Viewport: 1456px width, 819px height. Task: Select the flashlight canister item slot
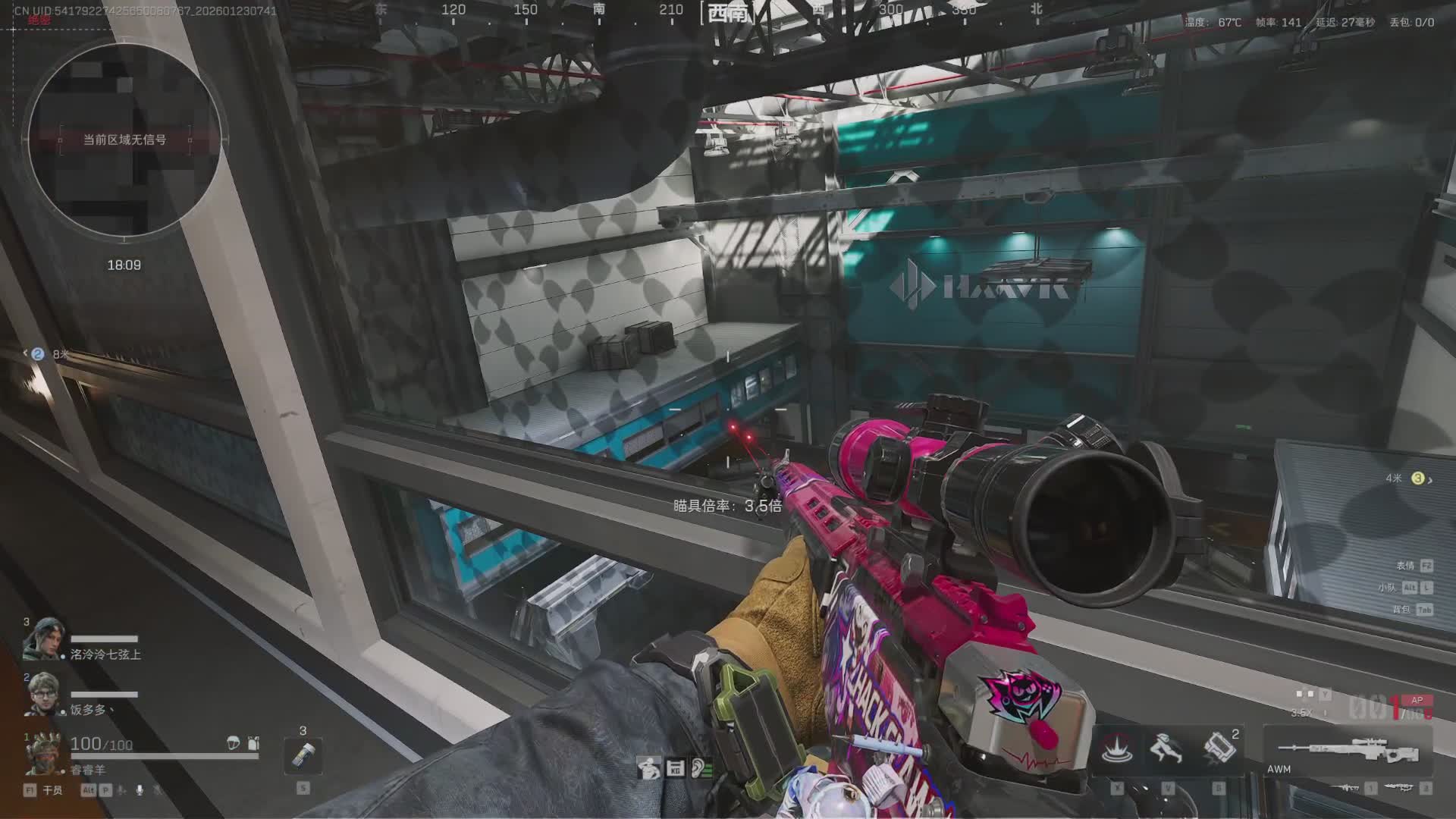303,755
